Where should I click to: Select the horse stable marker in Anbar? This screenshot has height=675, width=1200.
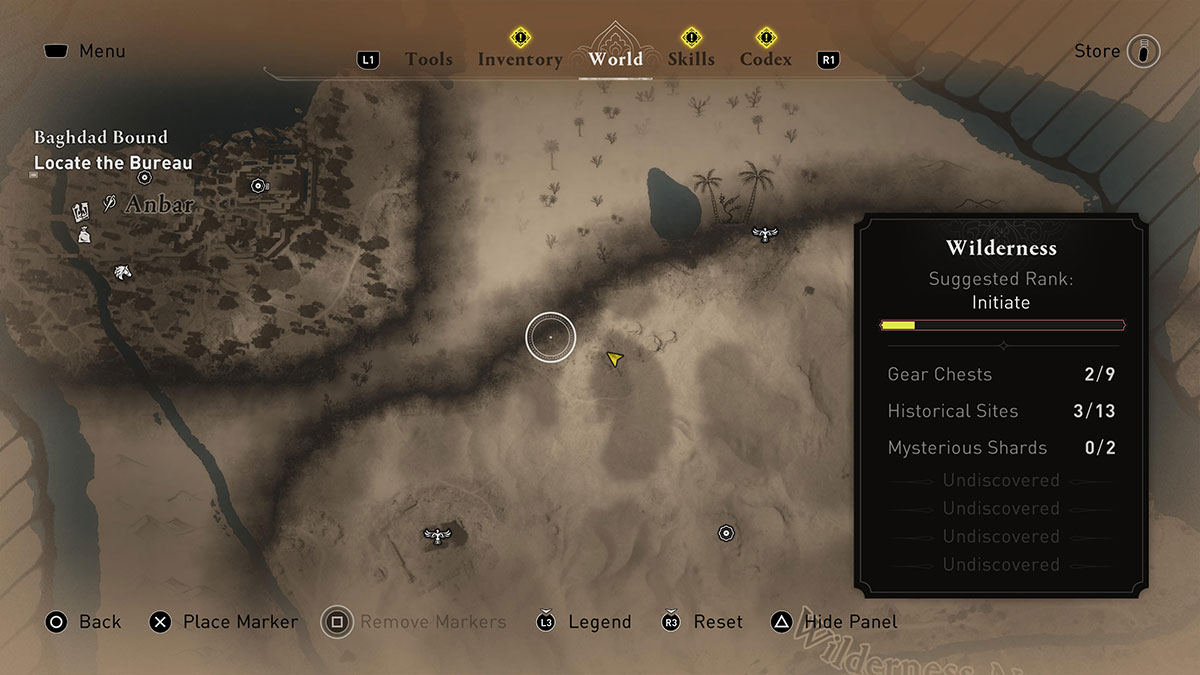coord(122,271)
